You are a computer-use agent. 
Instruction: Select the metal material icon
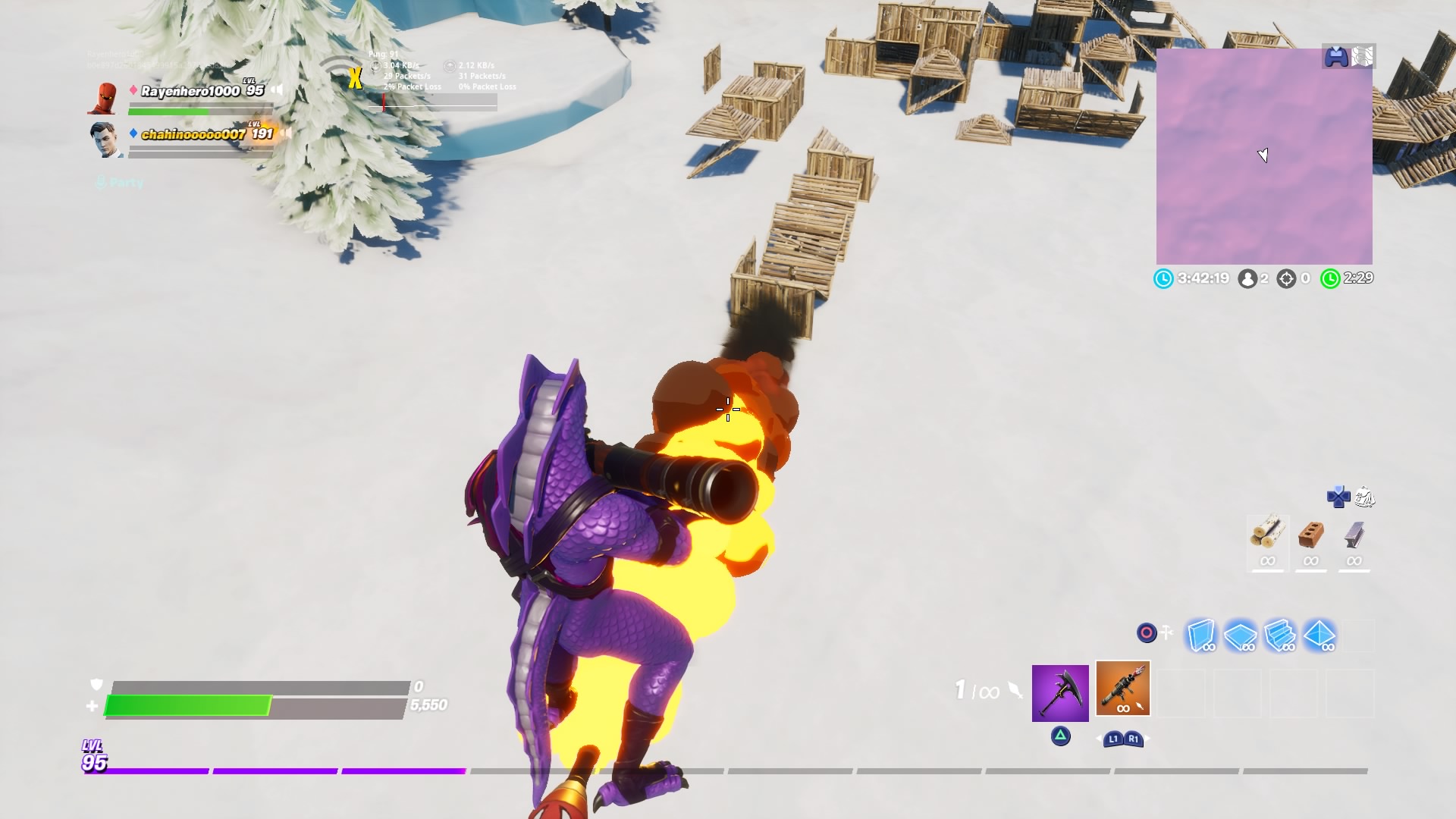tap(1354, 535)
